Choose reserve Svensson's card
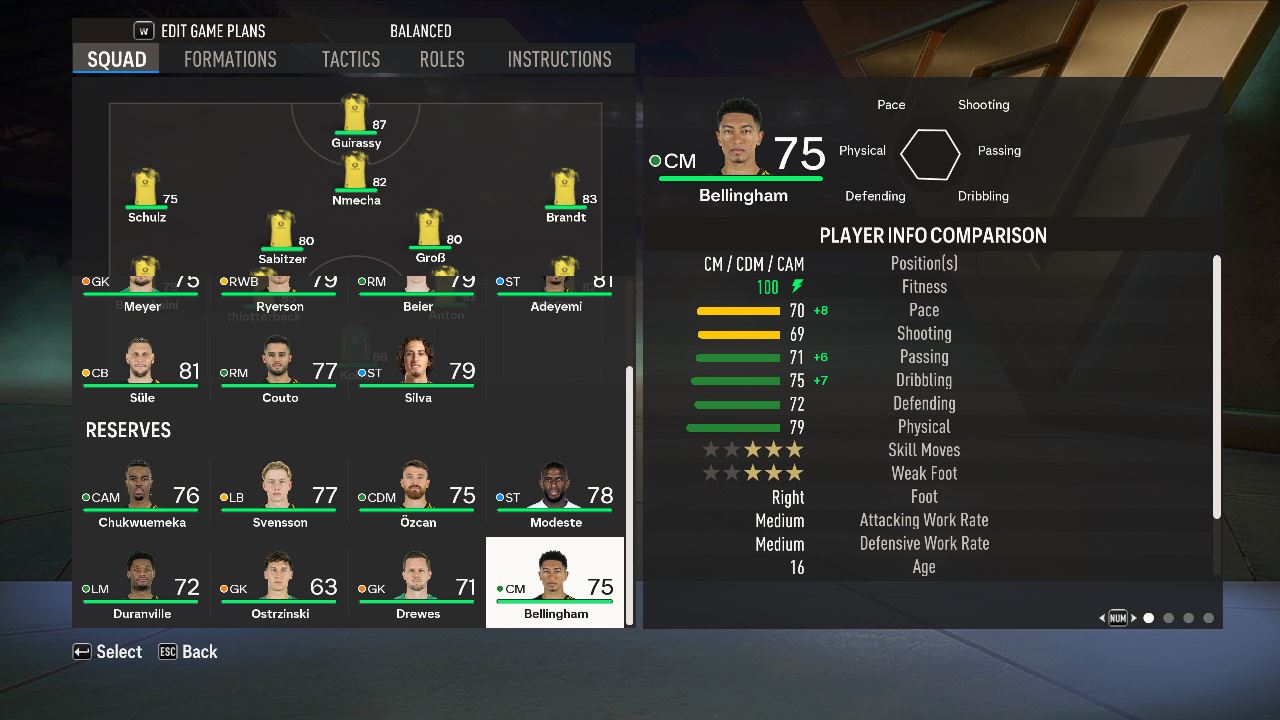The image size is (1280, 720). (x=280, y=493)
